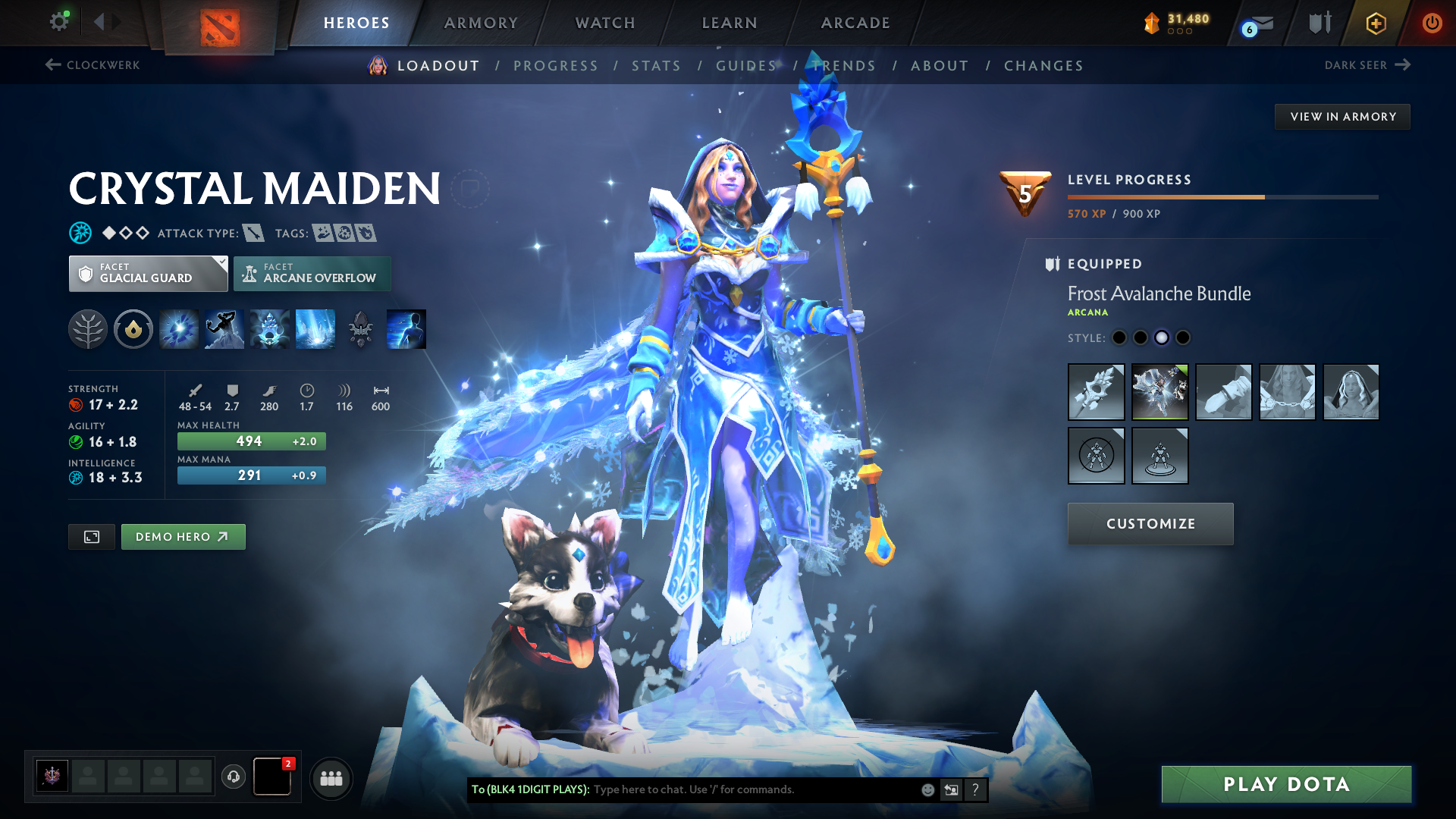Open settings with the gear icon
Screen dimensions: 1456x819
click(59, 22)
